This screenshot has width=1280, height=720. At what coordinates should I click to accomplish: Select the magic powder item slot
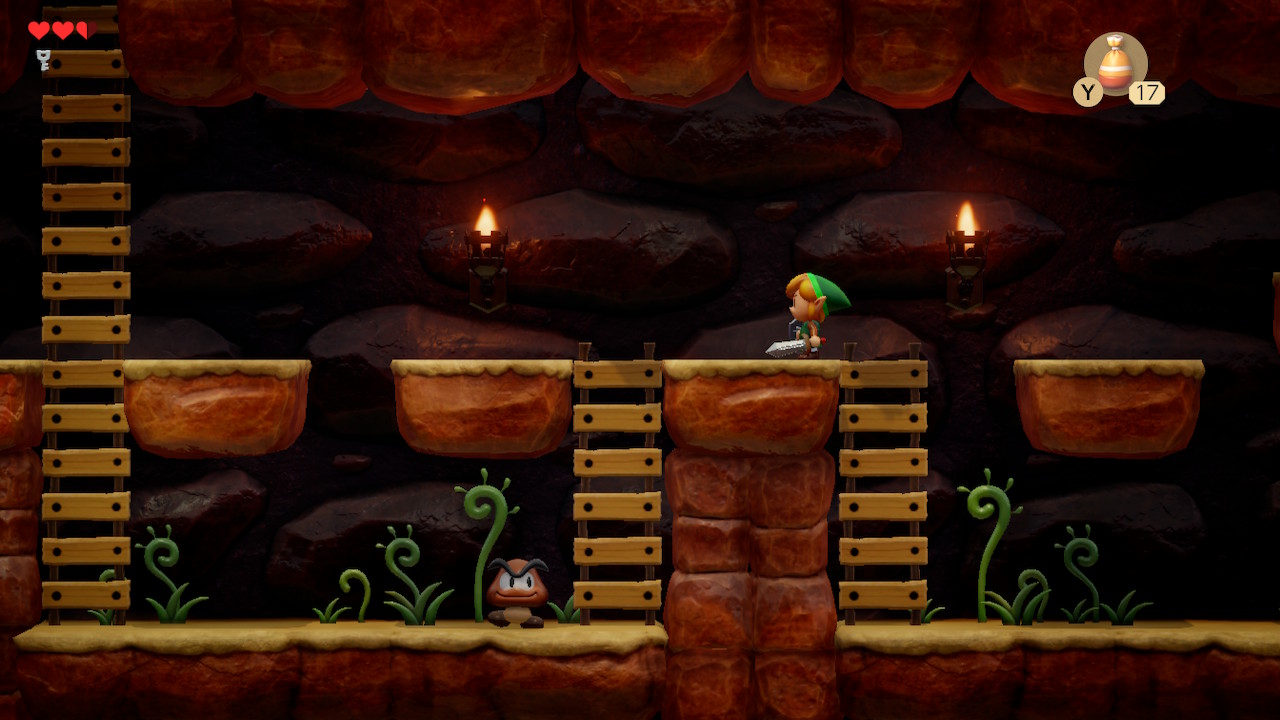pyautogui.click(x=1115, y=64)
